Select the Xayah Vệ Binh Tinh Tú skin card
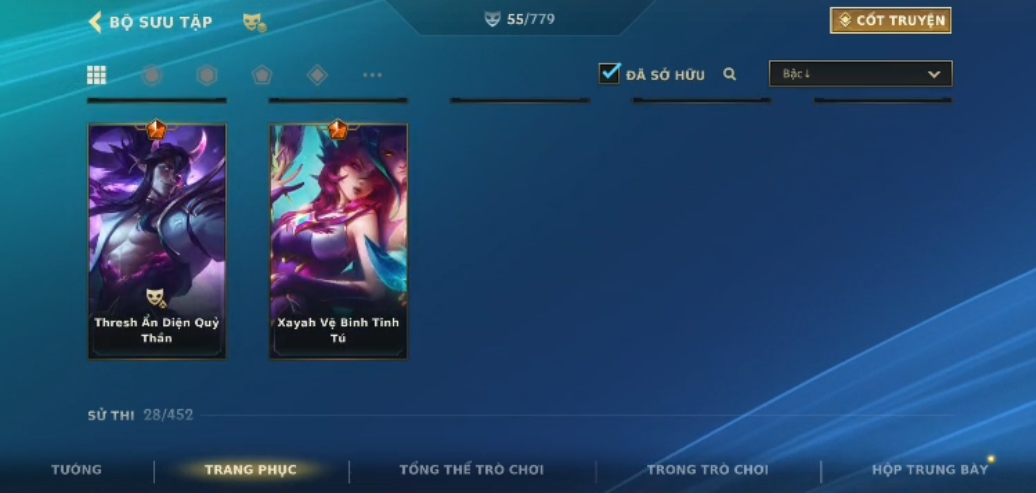Viewport: 1036px width, 493px height. click(x=338, y=241)
